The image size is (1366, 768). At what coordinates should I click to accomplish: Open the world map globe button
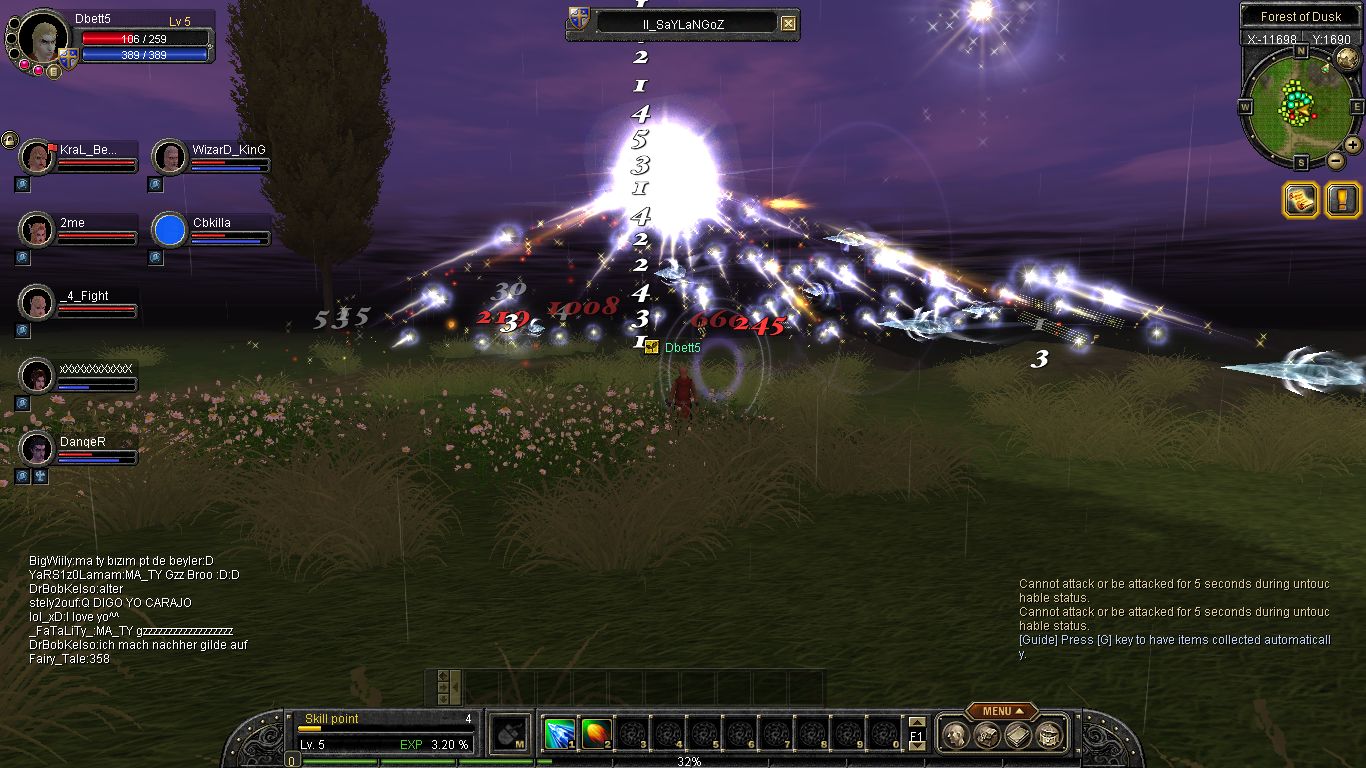[x=1346, y=58]
